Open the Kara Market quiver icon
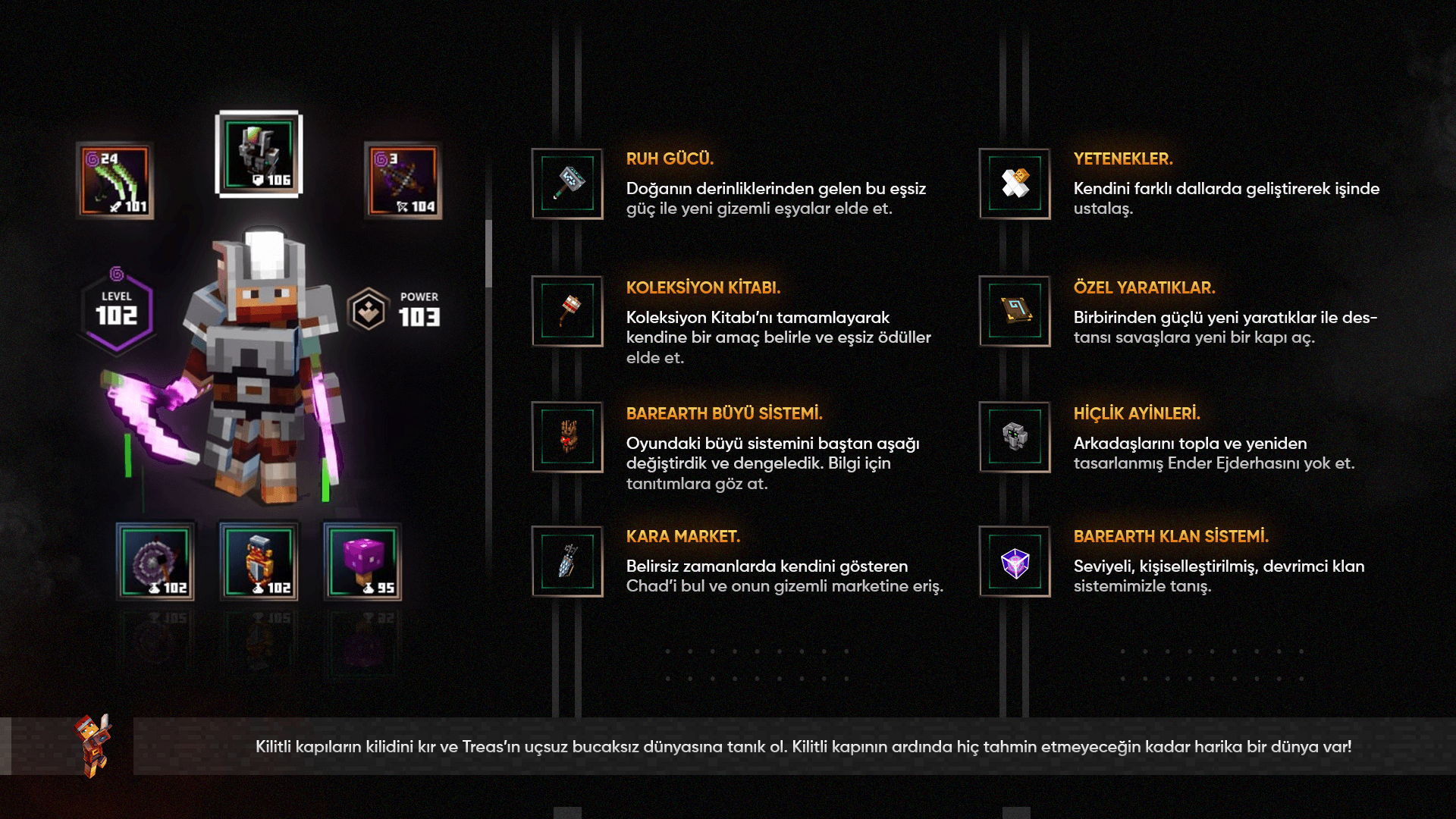 click(567, 561)
